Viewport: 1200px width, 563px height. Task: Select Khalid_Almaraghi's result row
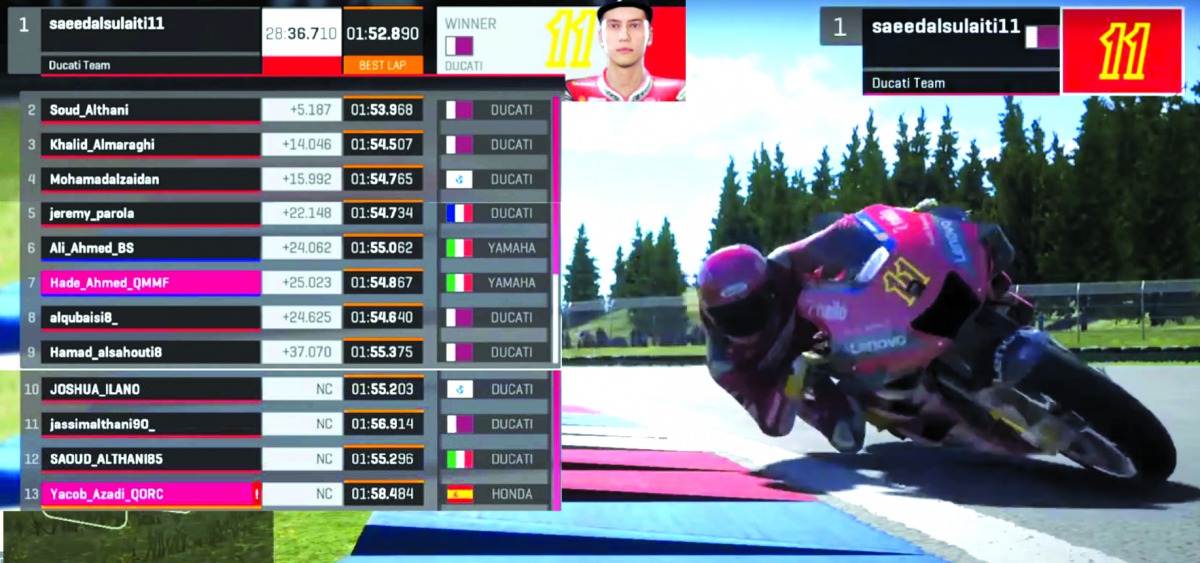(x=150, y=145)
